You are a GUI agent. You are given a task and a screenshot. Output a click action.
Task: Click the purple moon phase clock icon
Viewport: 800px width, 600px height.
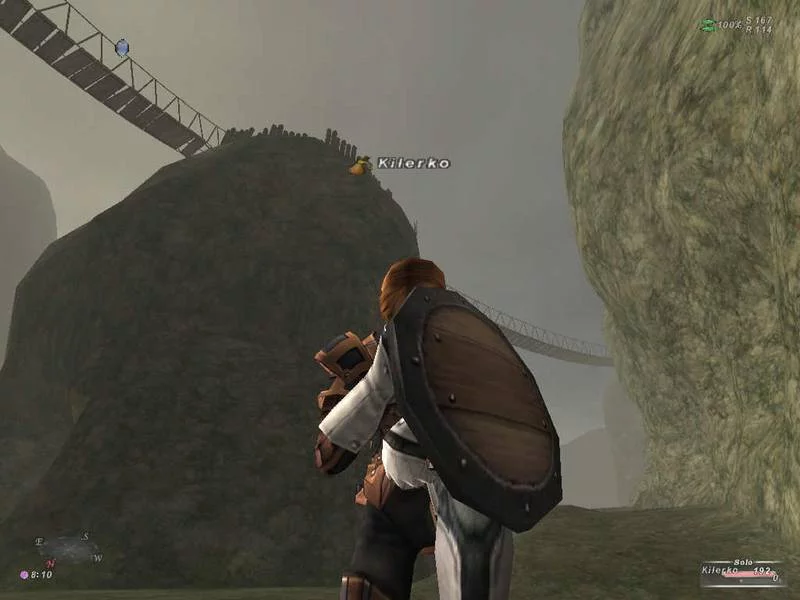(24, 575)
